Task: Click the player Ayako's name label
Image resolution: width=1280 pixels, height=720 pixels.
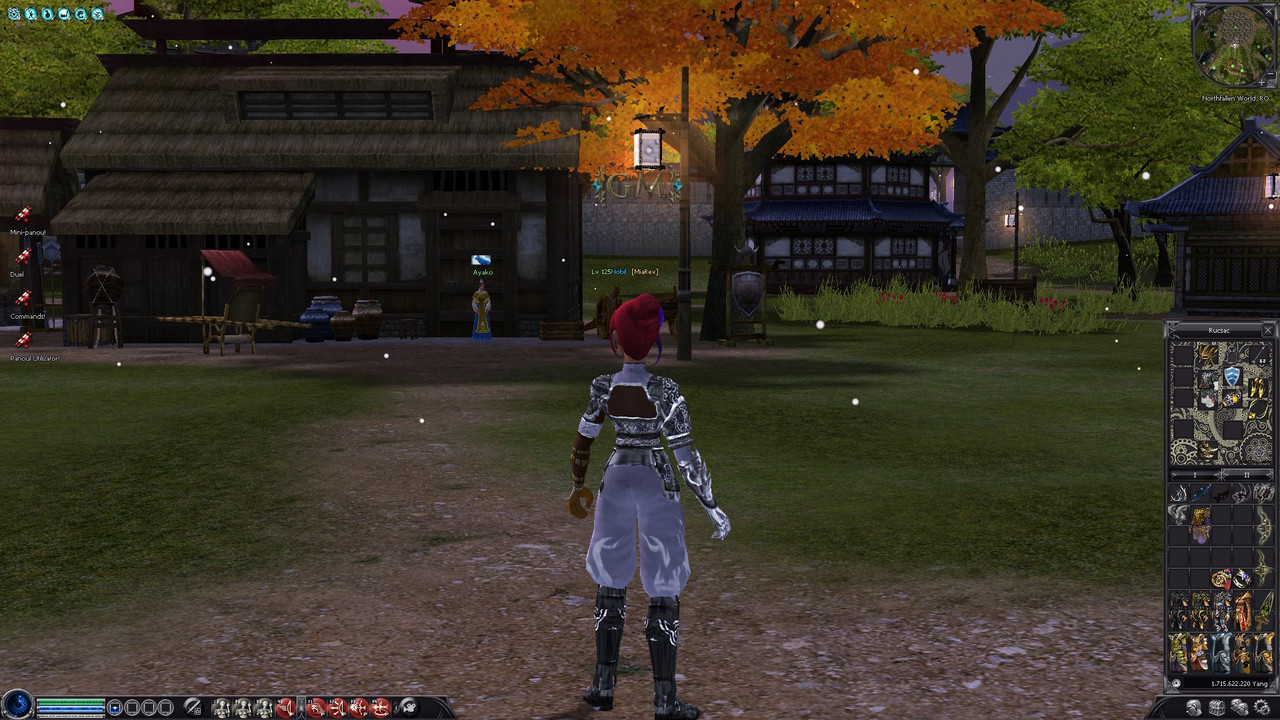Action: click(x=481, y=272)
